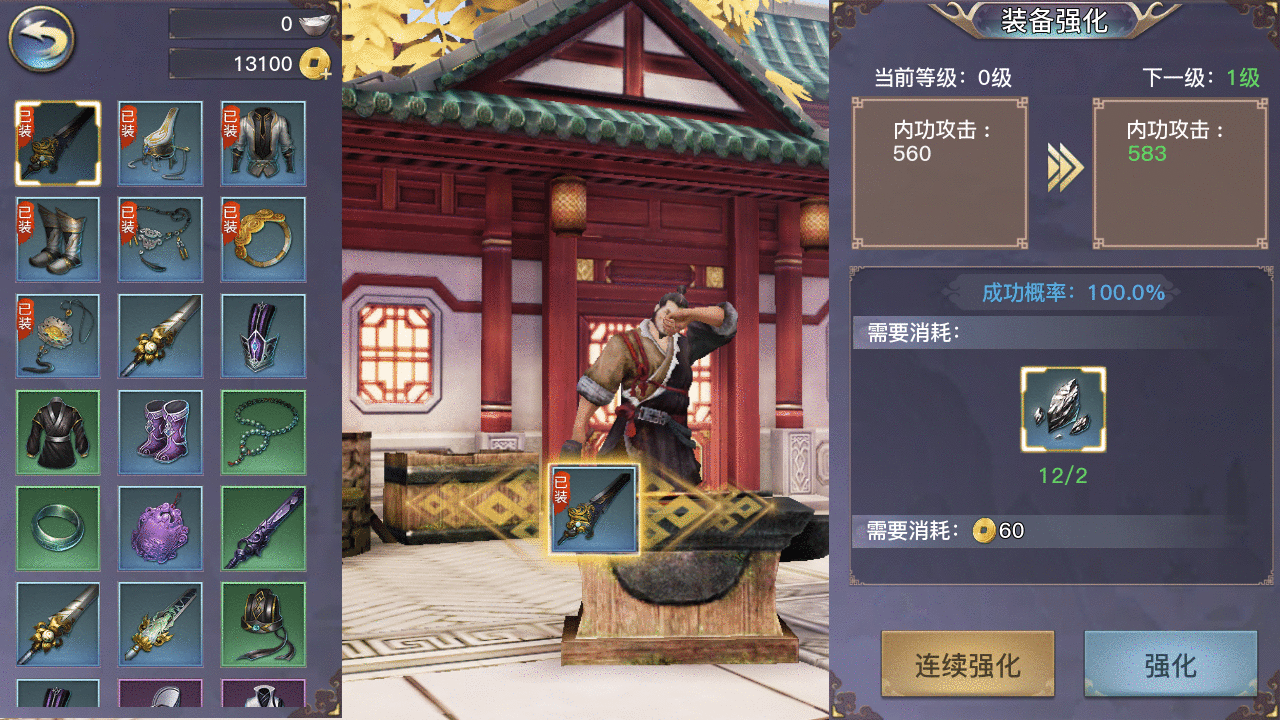Click the black robe item in the inventory
Image resolution: width=1280 pixels, height=720 pixels.
click(57, 430)
